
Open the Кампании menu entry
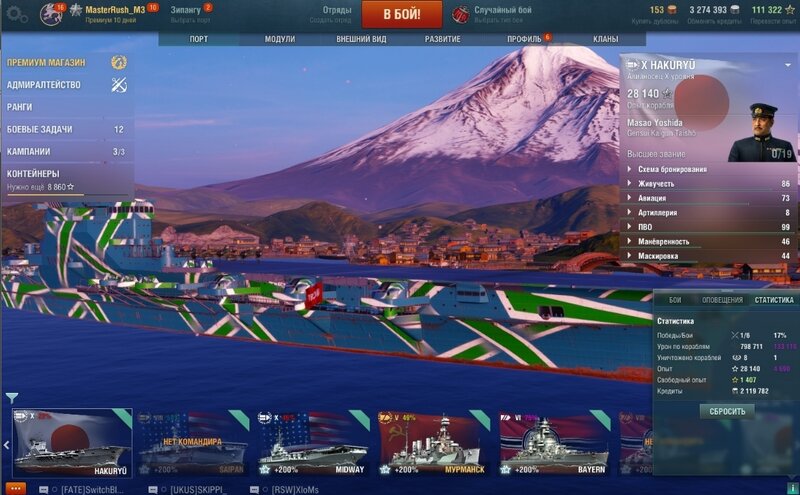tap(28, 152)
